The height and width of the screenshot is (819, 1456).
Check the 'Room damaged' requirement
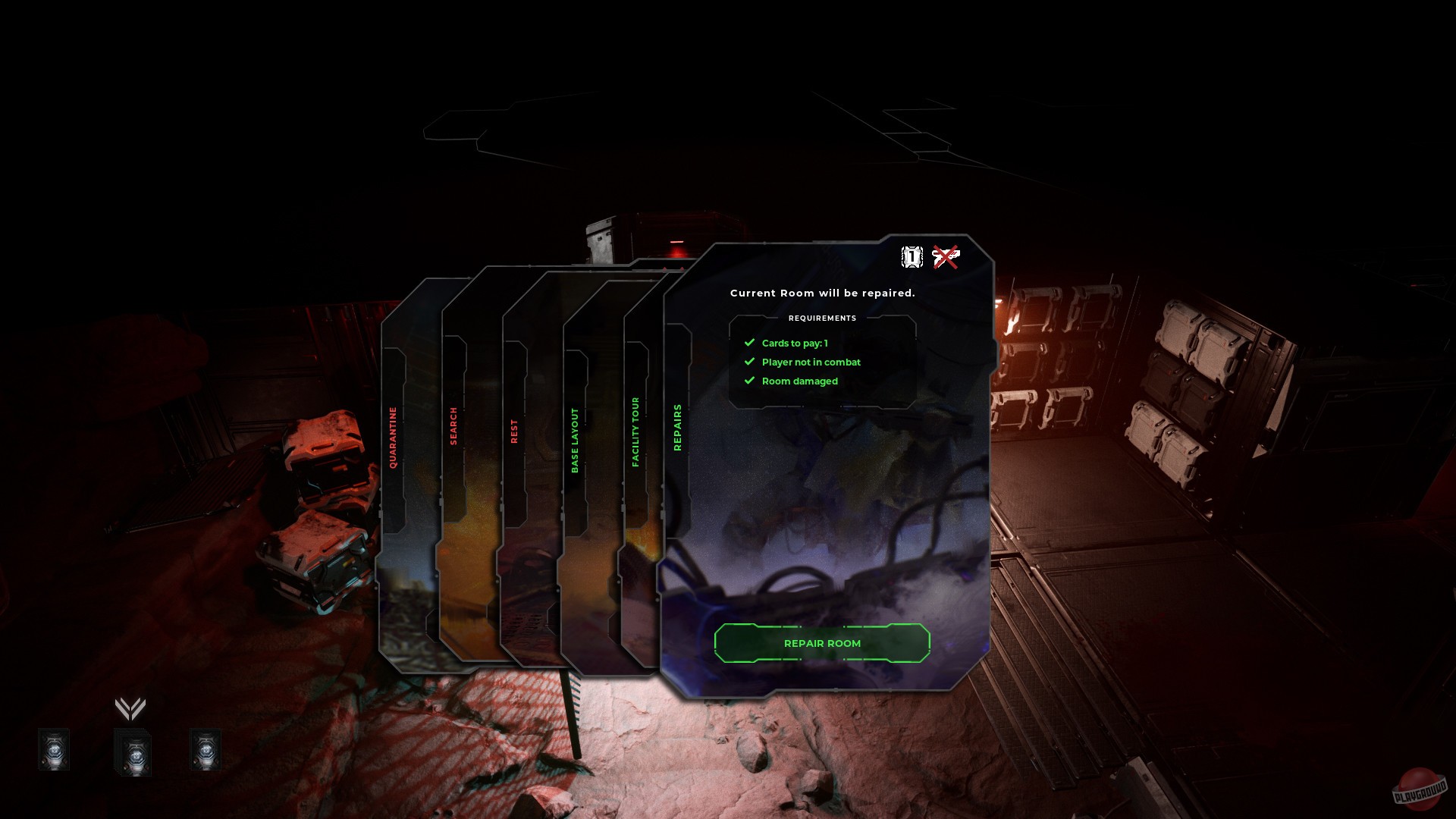click(x=800, y=381)
